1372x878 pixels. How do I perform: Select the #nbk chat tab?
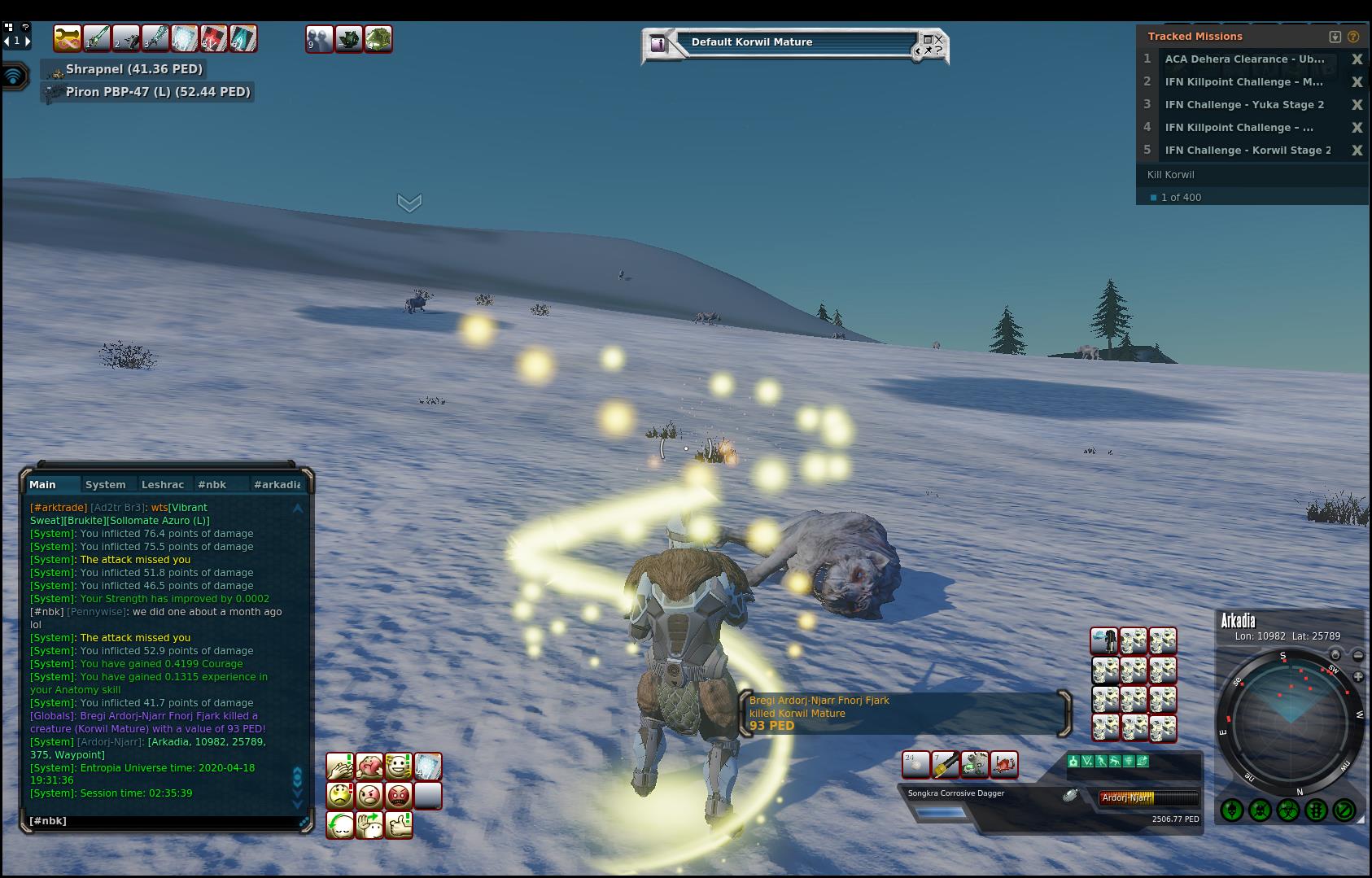pos(212,484)
